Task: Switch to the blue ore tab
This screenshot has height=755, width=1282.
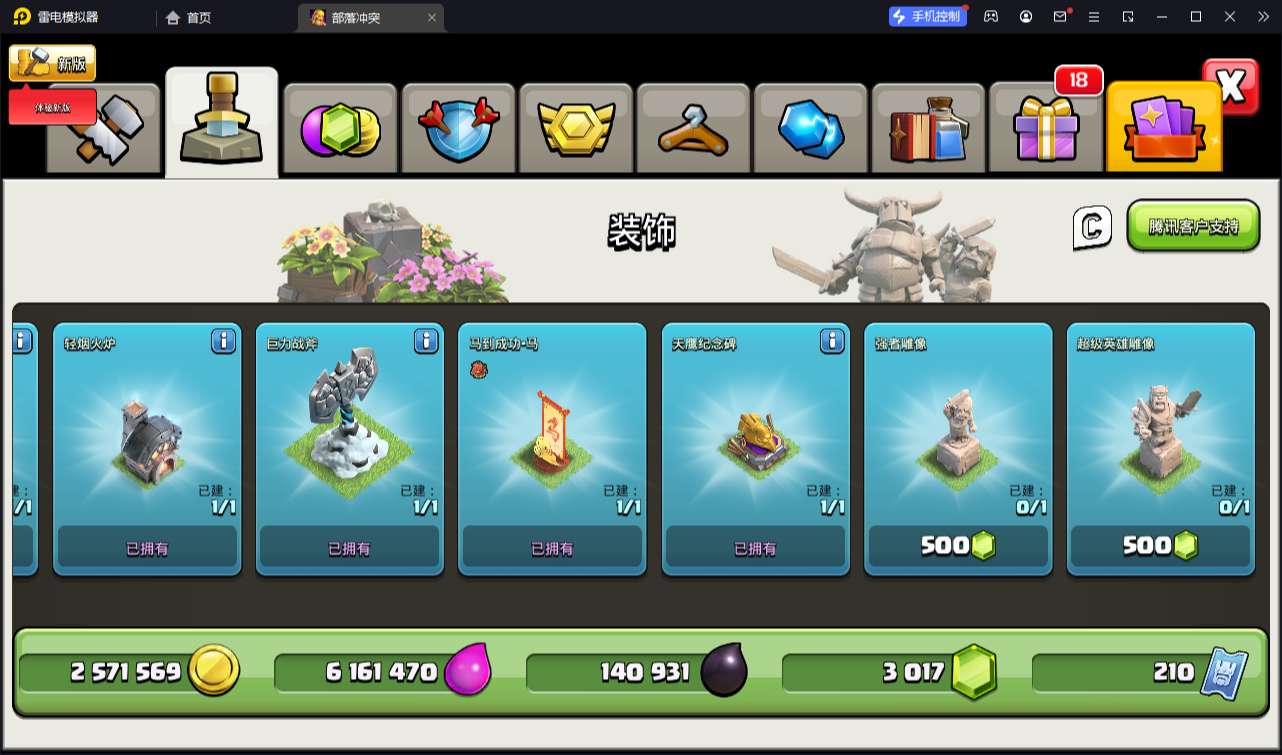Action: point(810,130)
